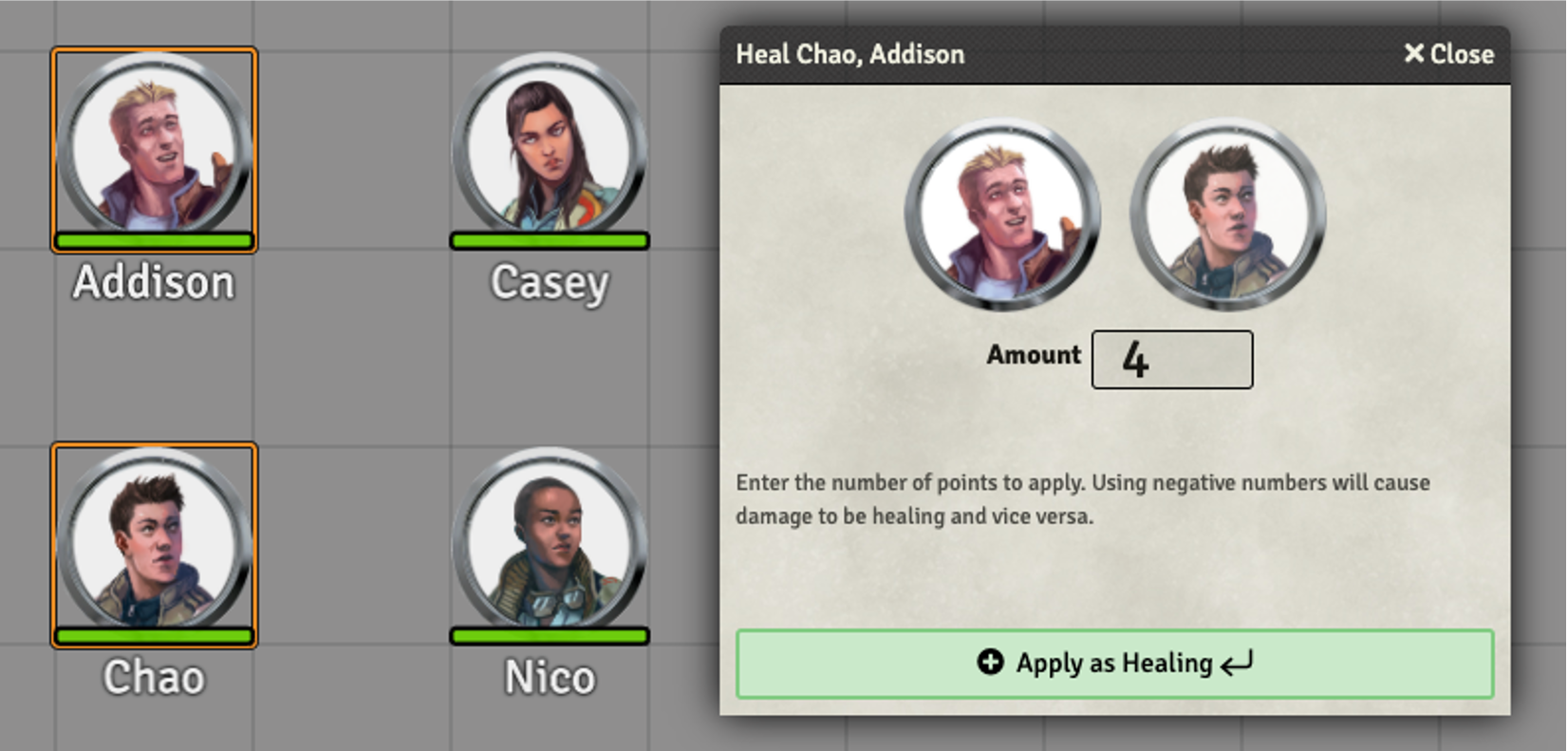Choose the Chao token on the grid

pyautogui.click(x=154, y=544)
